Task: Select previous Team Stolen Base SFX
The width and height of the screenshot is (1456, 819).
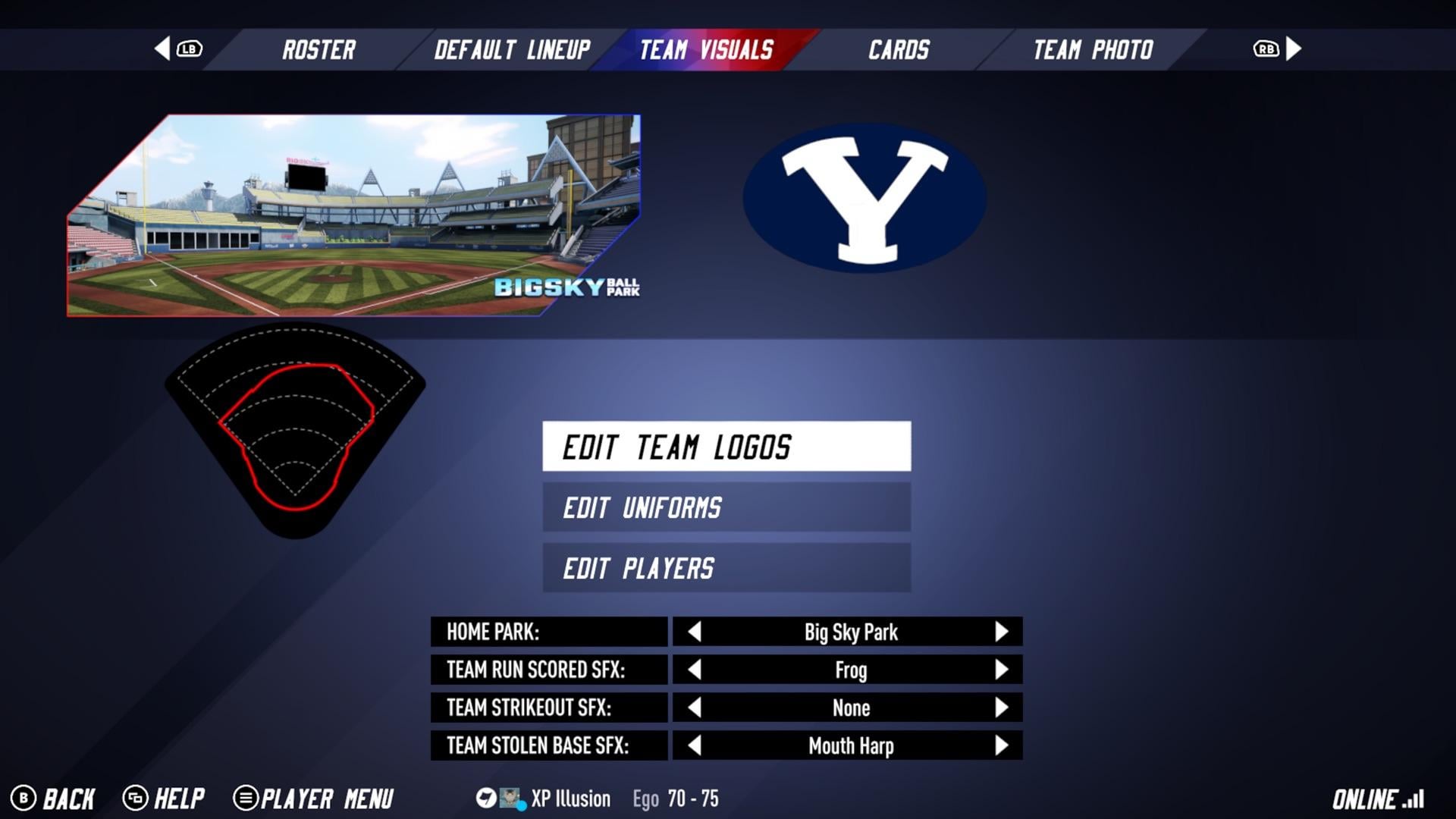Action: 694,745
